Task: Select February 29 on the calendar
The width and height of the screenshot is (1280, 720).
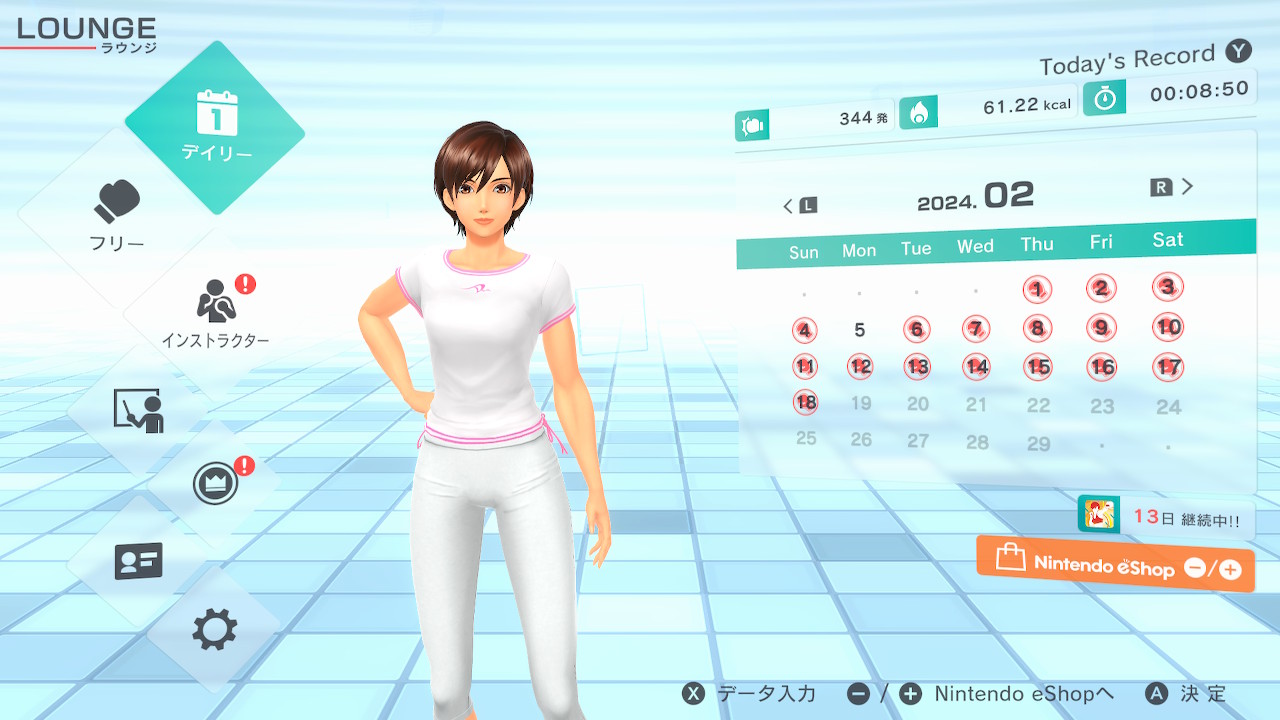Action: [x=1039, y=444]
